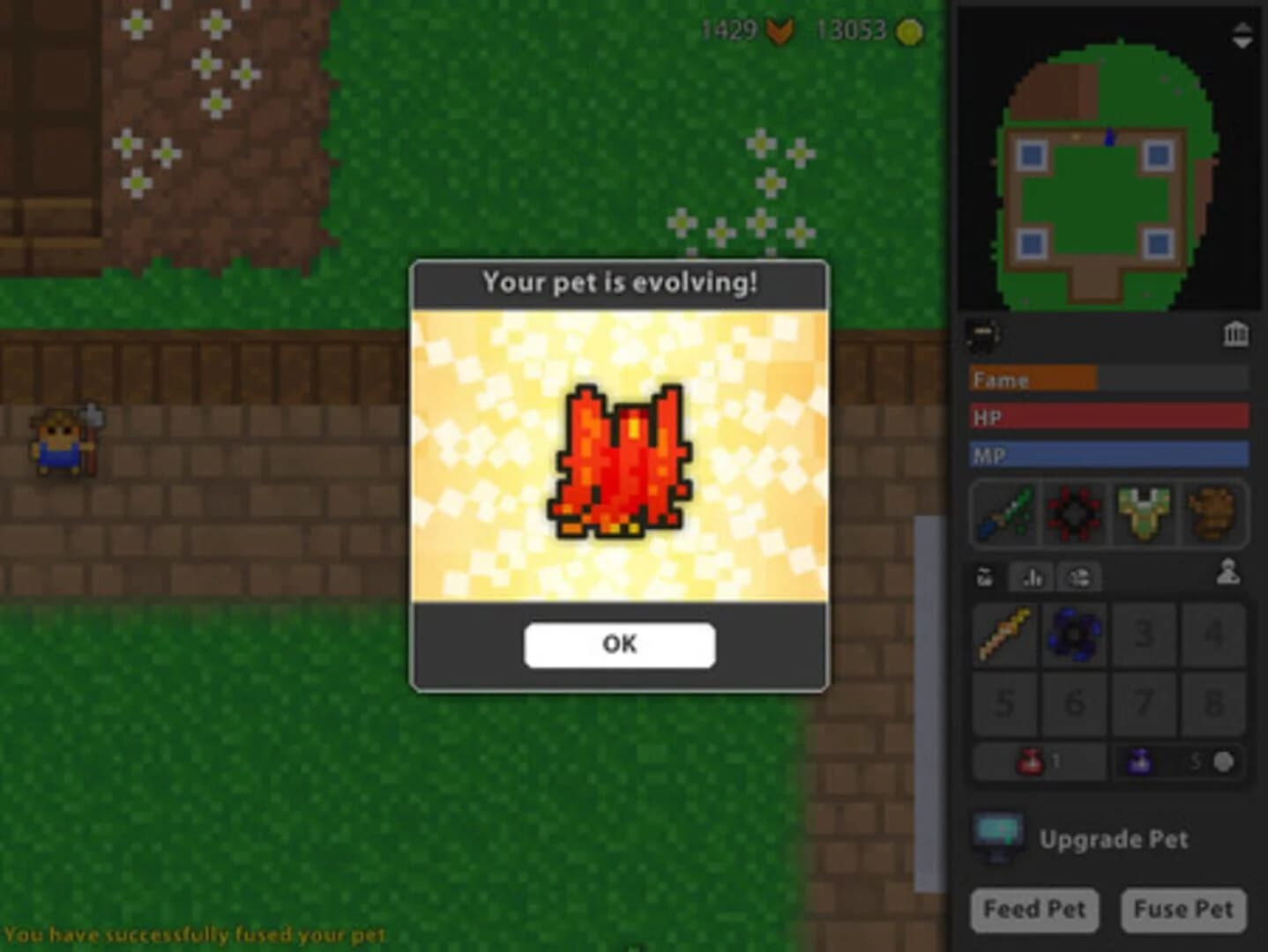Select empty inventory slot 5
The height and width of the screenshot is (952, 1268).
(x=1005, y=703)
